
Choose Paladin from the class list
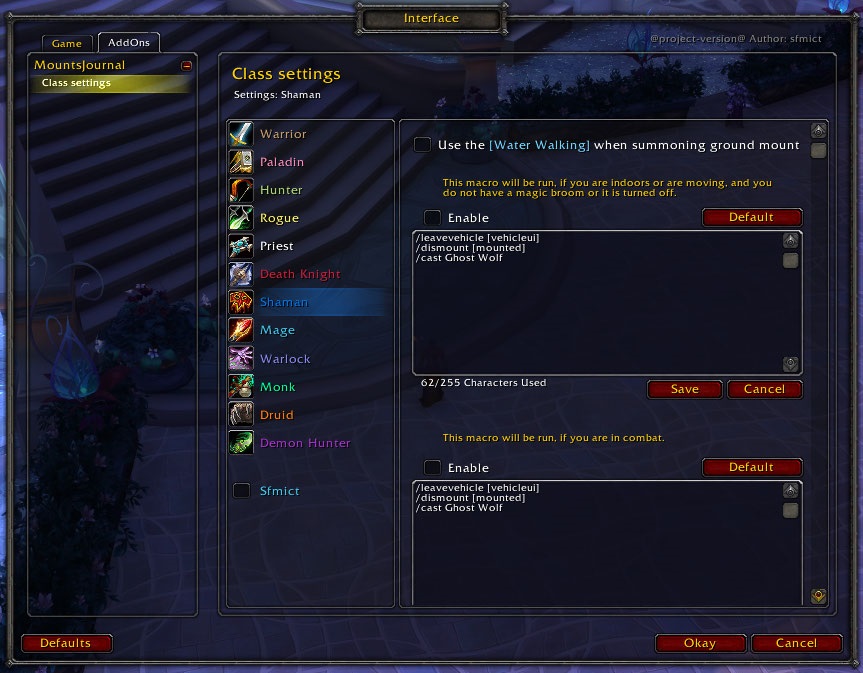(282, 162)
